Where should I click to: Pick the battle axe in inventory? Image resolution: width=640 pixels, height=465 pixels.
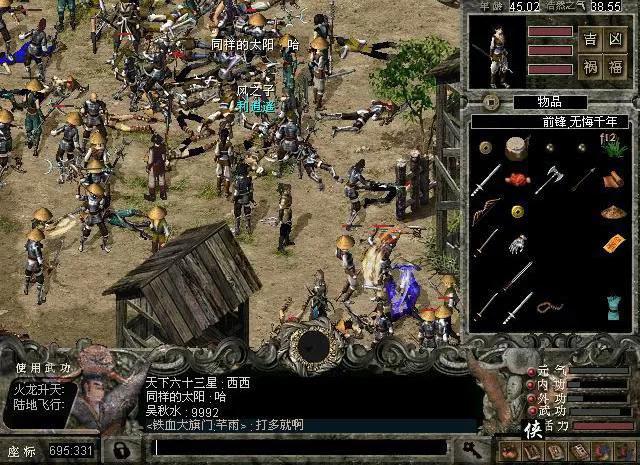coord(548,179)
